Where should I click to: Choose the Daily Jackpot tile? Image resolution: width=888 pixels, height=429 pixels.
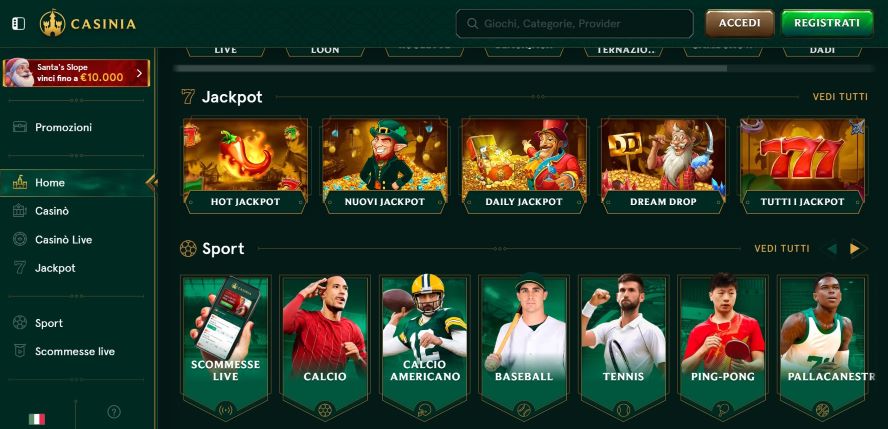(x=523, y=164)
